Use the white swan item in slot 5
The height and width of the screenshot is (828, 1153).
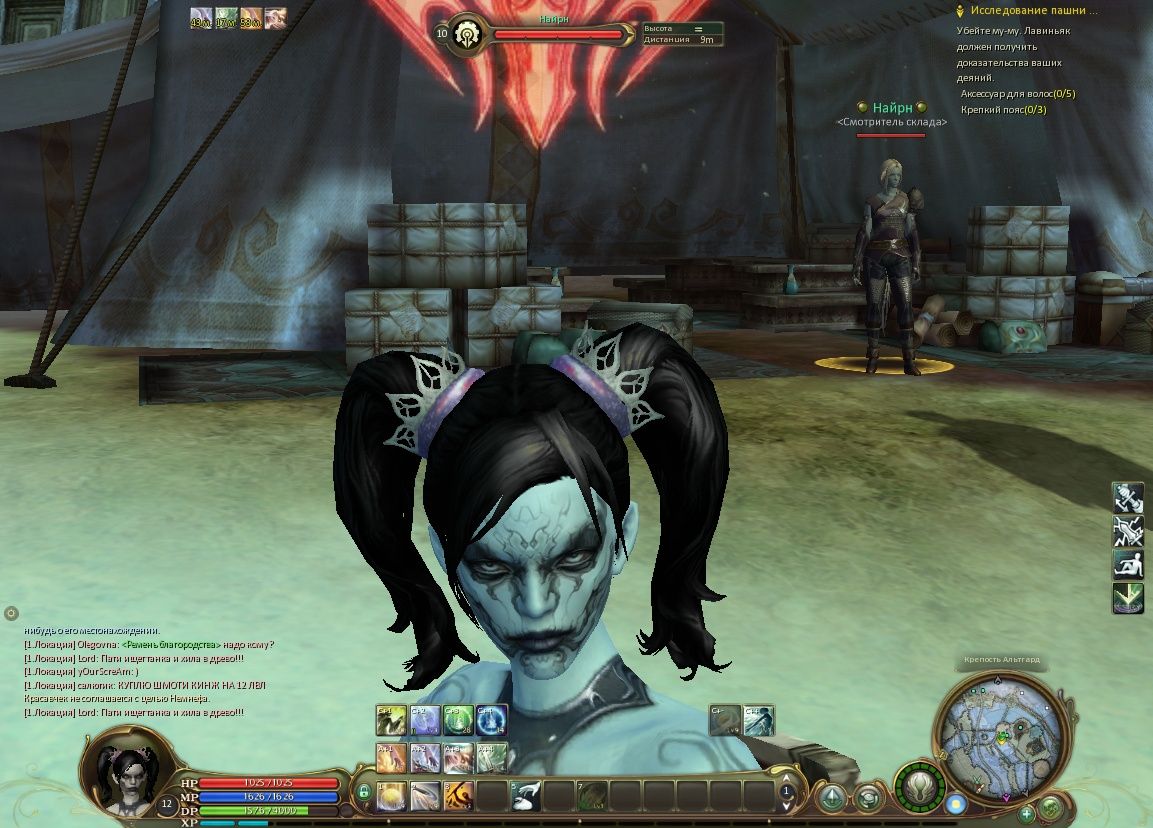click(526, 795)
